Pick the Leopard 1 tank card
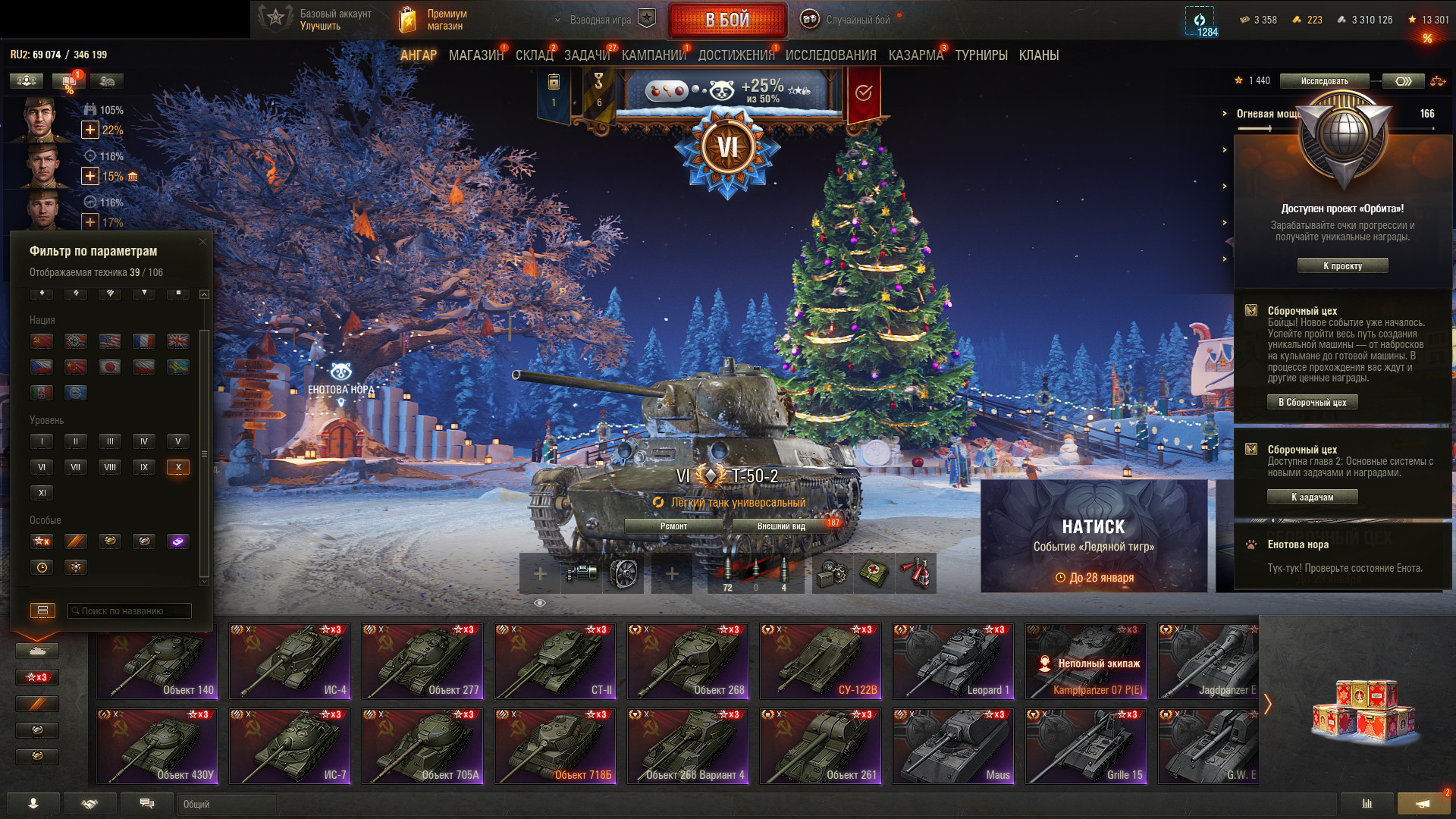Image resolution: width=1456 pixels, height=819 pixels. 953,661
